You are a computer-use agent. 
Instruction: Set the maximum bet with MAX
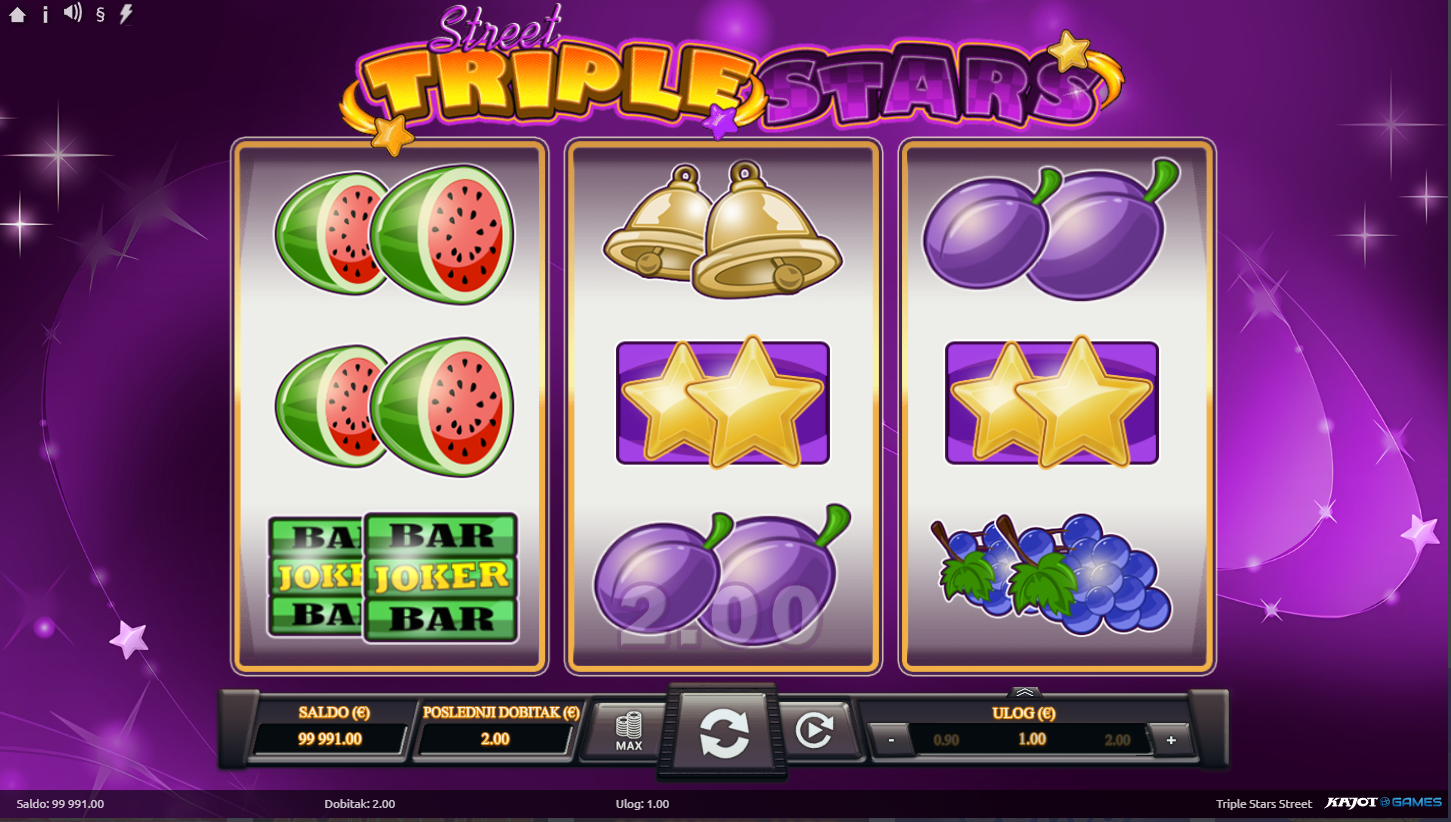point(629,732)
